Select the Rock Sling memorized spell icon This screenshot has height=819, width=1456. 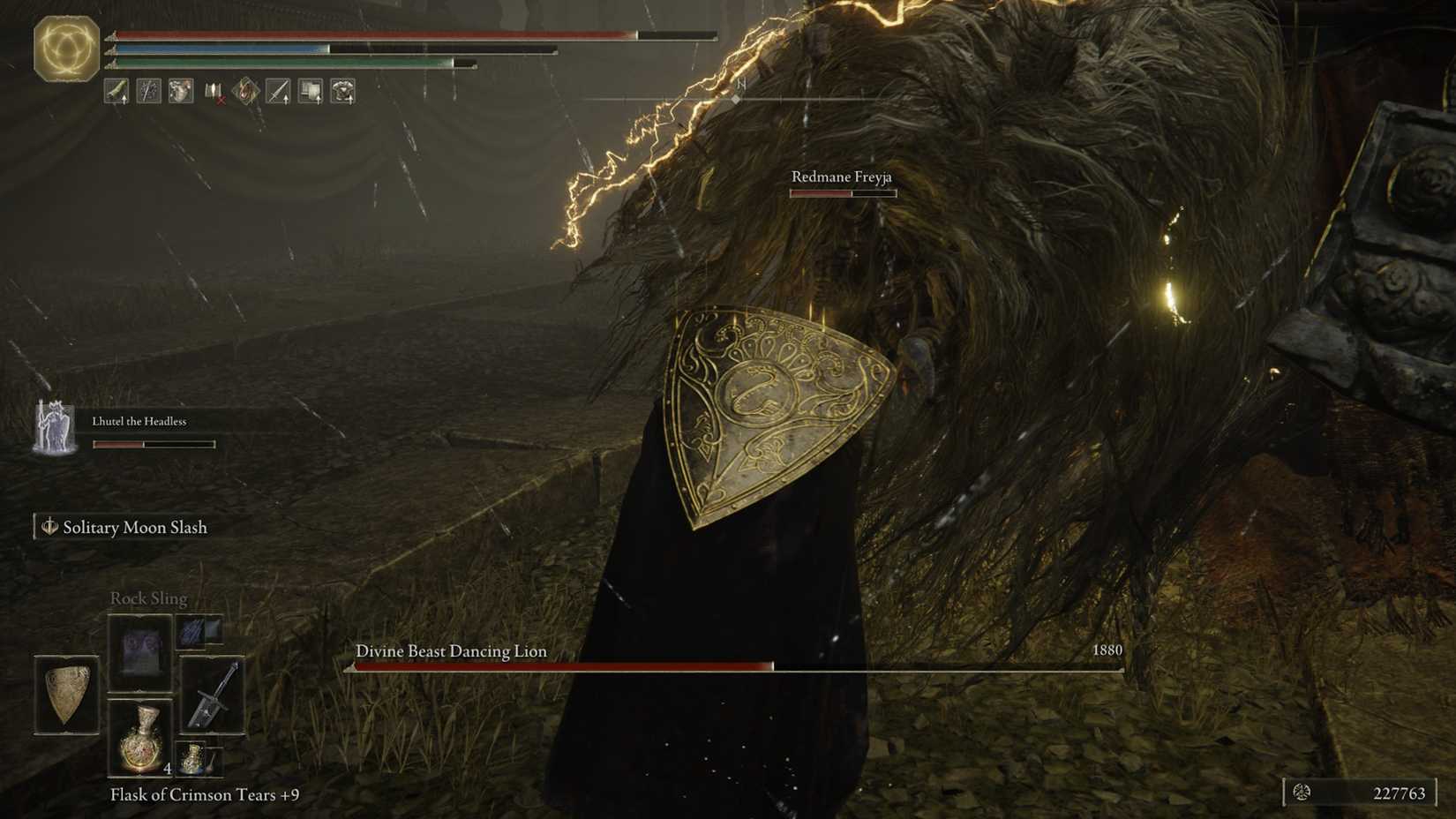coord(141,650)
